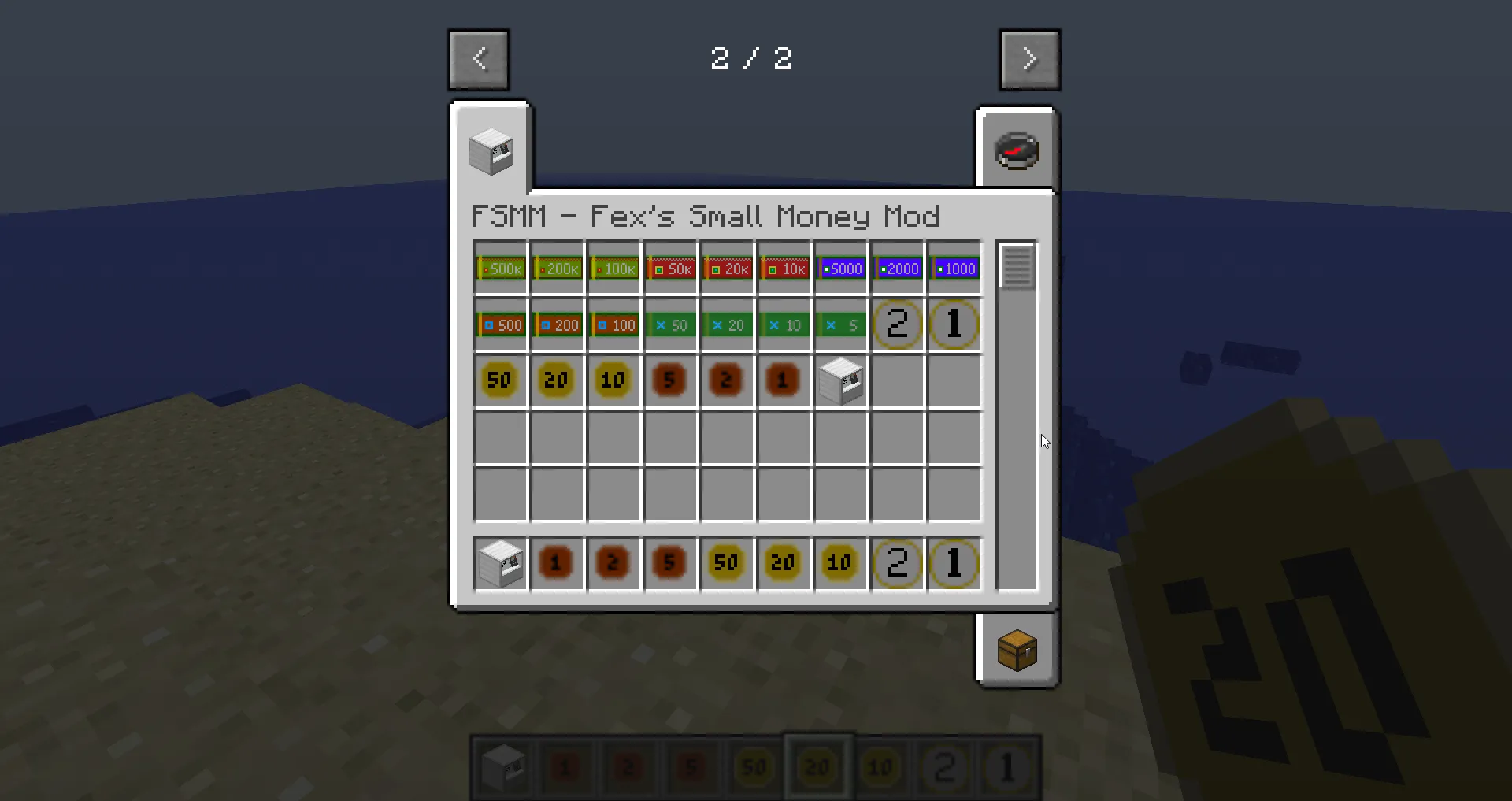This screenshot has width=1512, height=801.
Task: Open the survival inventory chest tab
Action: pyautogui.click(x=1017, y=651)
